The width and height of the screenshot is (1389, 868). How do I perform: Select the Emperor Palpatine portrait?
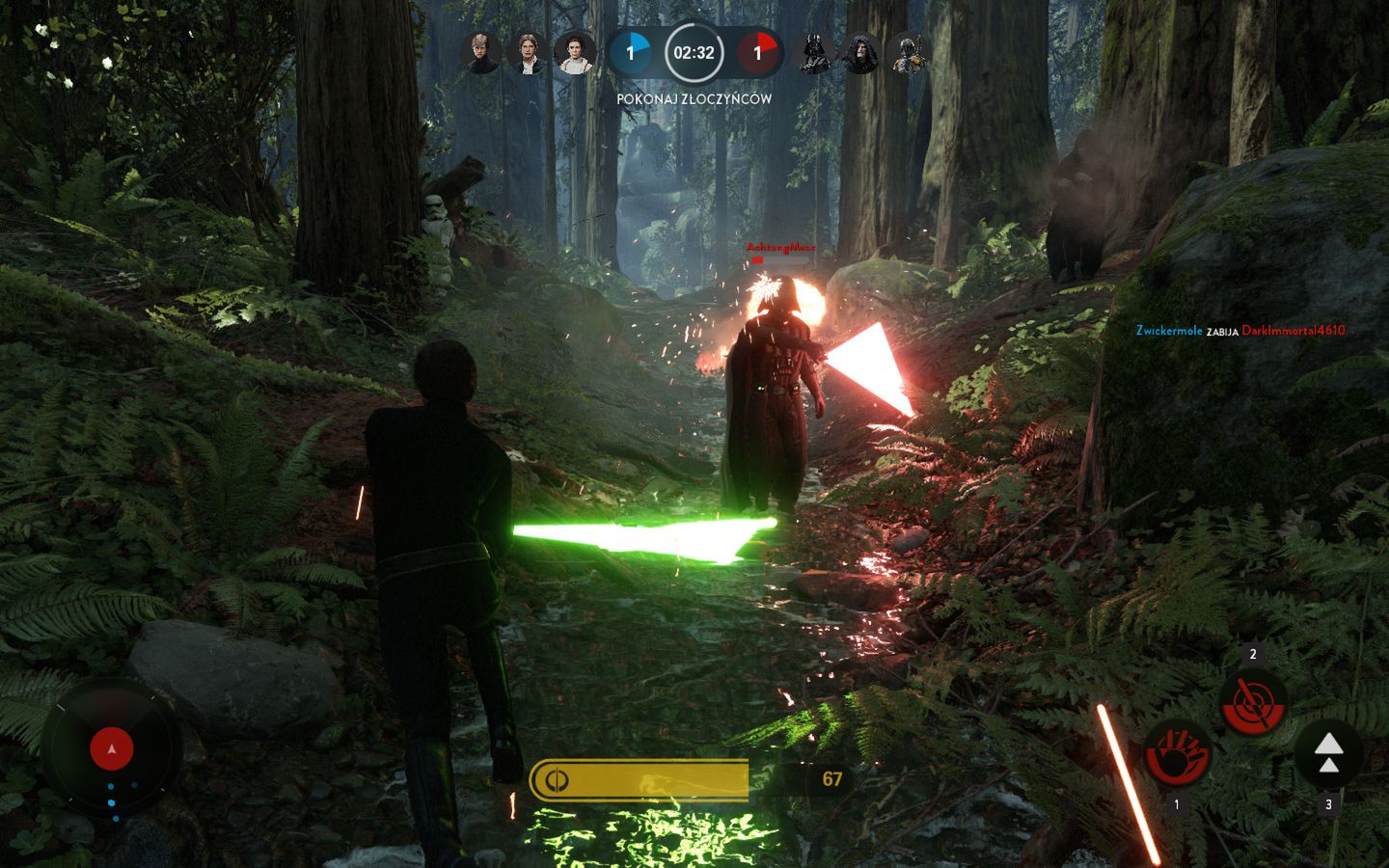861,53
